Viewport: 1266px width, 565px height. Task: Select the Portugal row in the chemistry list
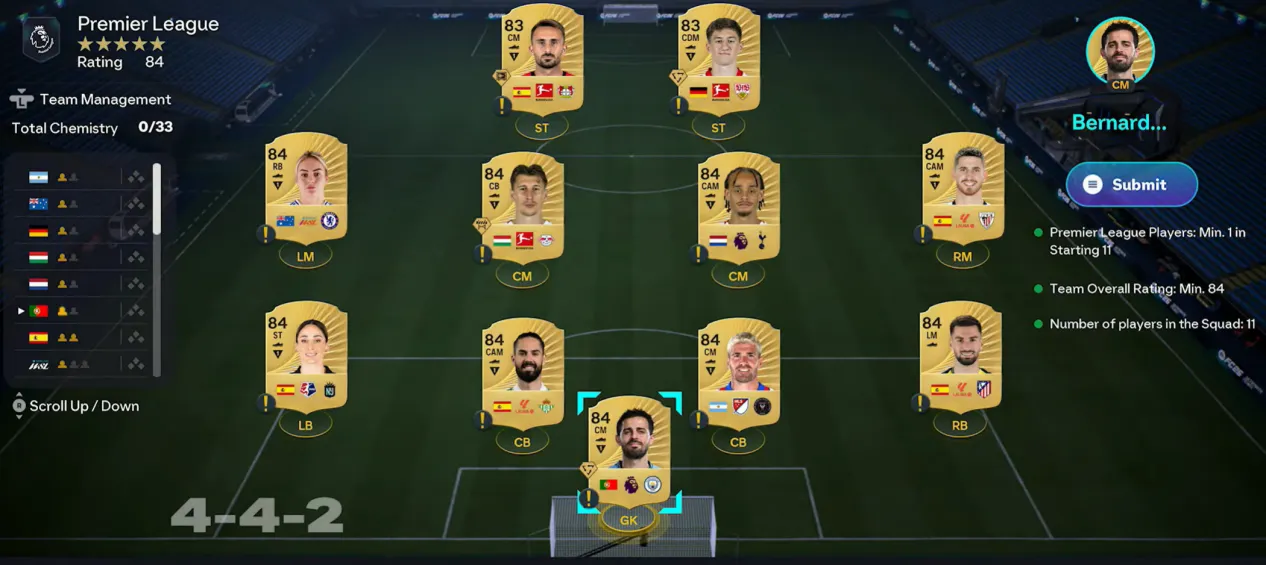click(80, 311)
